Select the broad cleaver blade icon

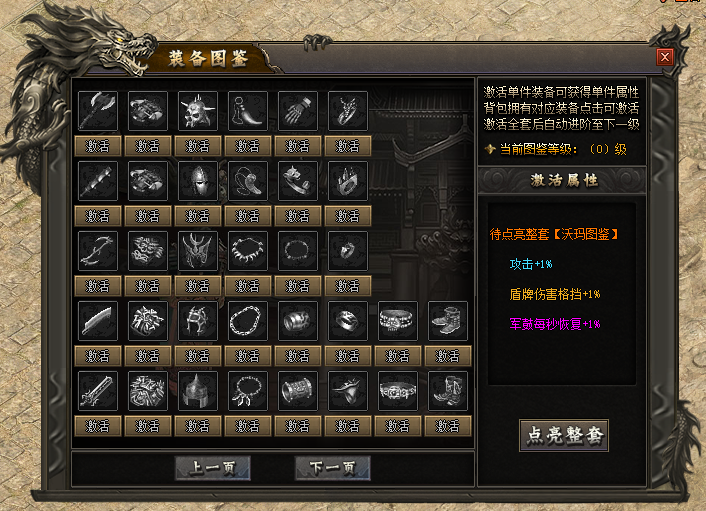(98, 320)
